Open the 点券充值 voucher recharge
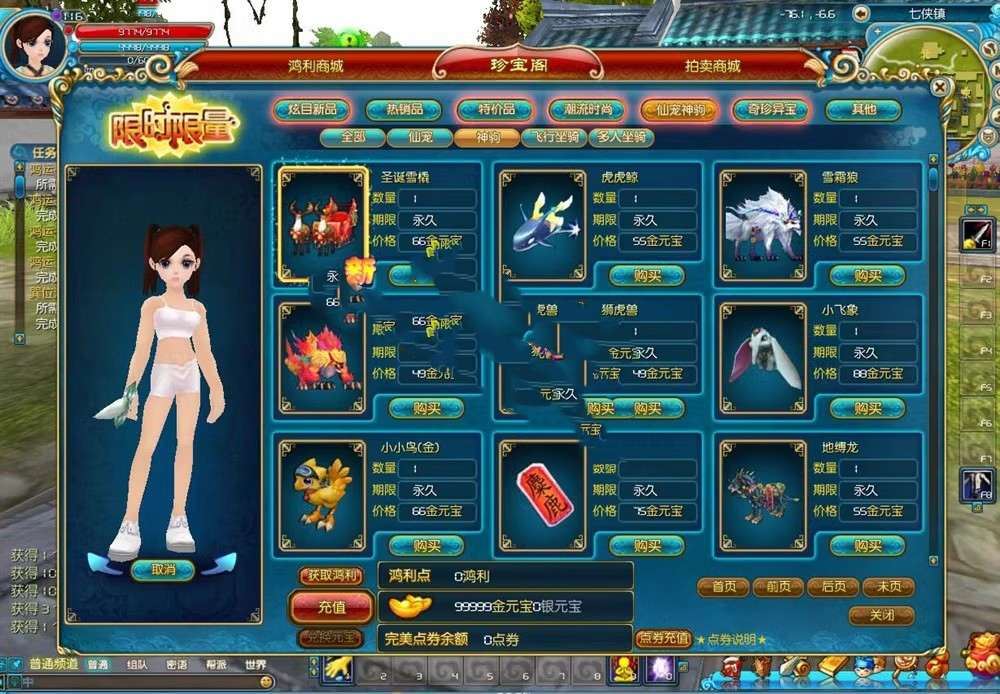 [x=663, y=638]
